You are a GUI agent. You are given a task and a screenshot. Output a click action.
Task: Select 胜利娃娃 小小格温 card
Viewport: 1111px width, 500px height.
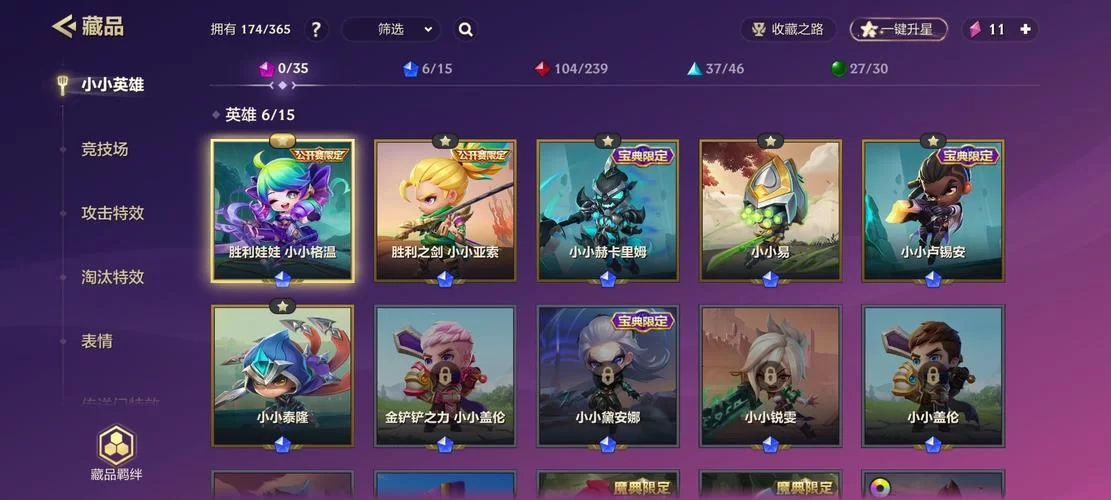click(282, 211)
